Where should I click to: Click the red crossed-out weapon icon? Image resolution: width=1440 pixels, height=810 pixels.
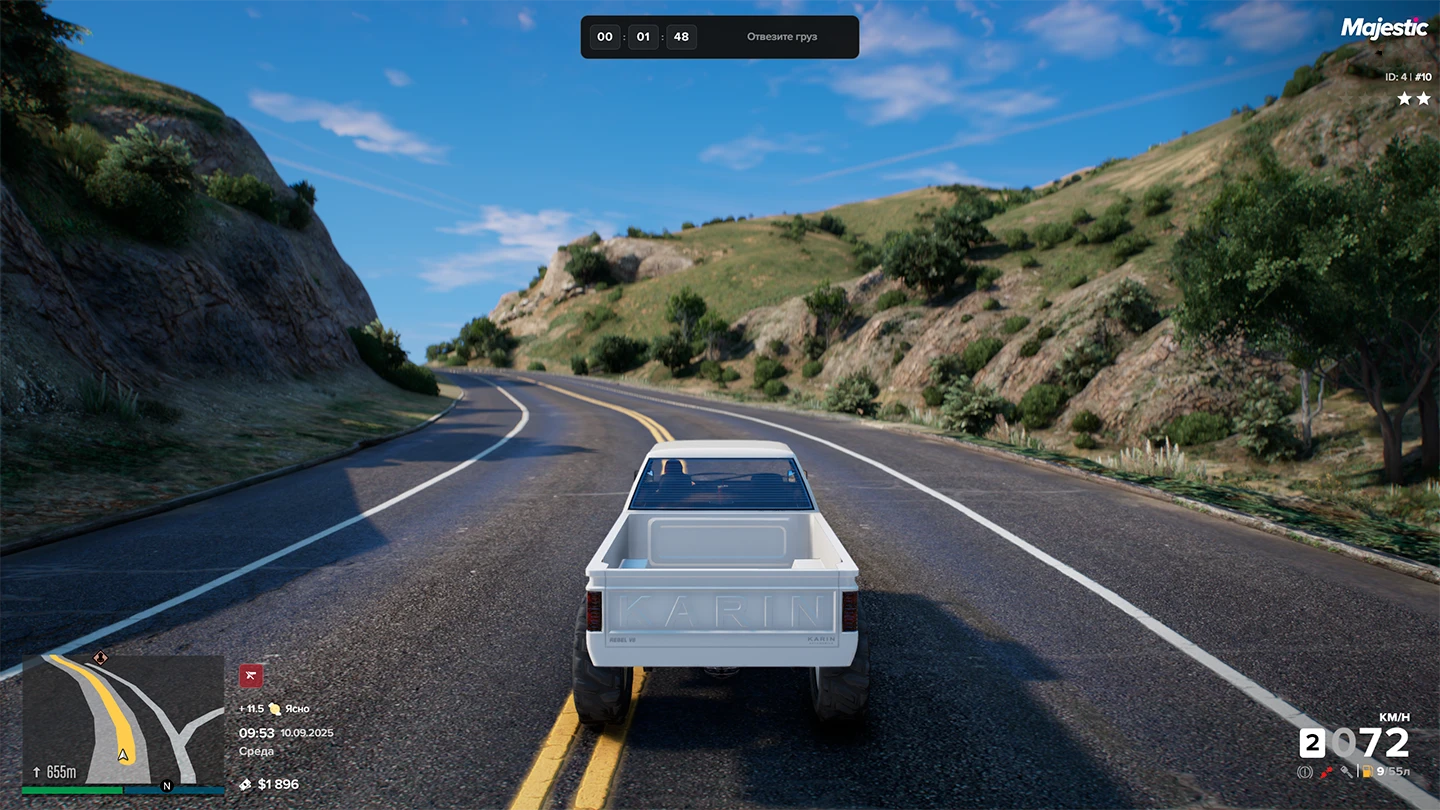251,676
